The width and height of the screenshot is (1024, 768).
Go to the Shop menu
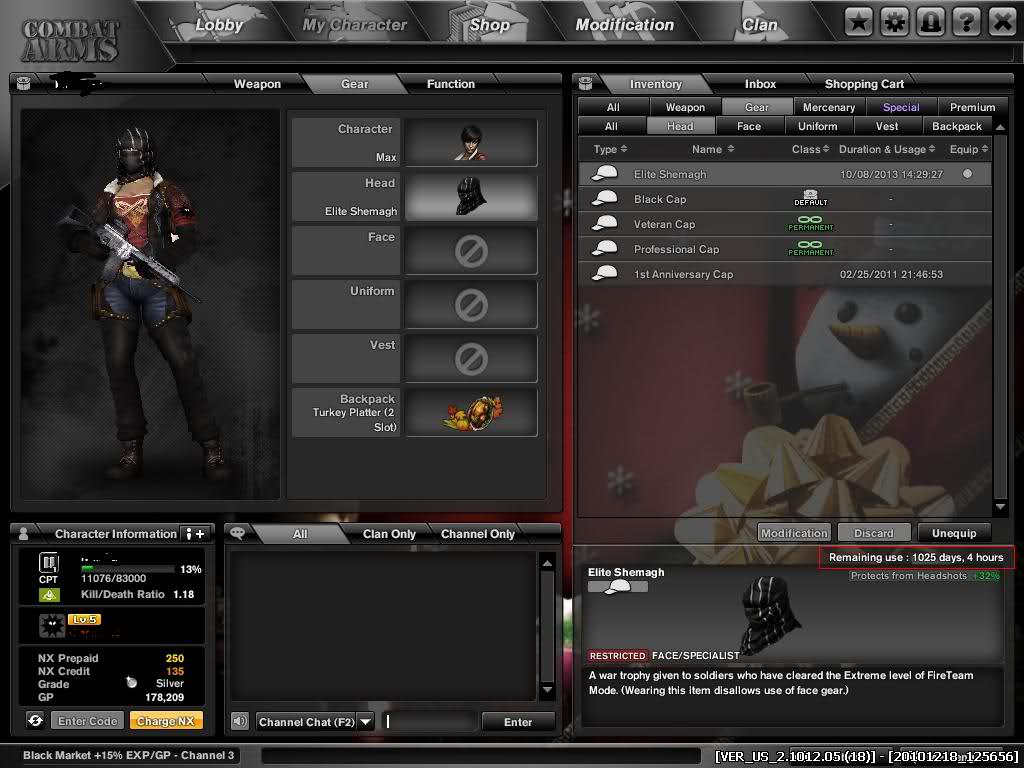point(489,25)
